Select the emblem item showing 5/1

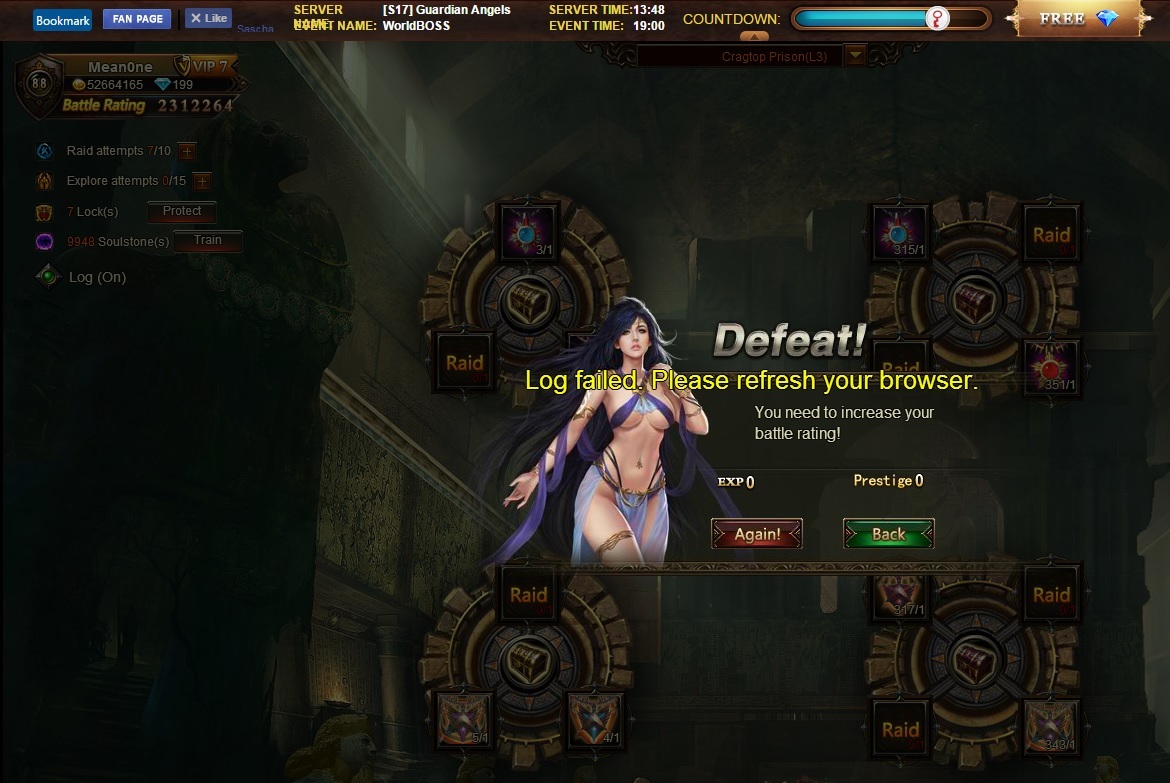coord(465,720)
